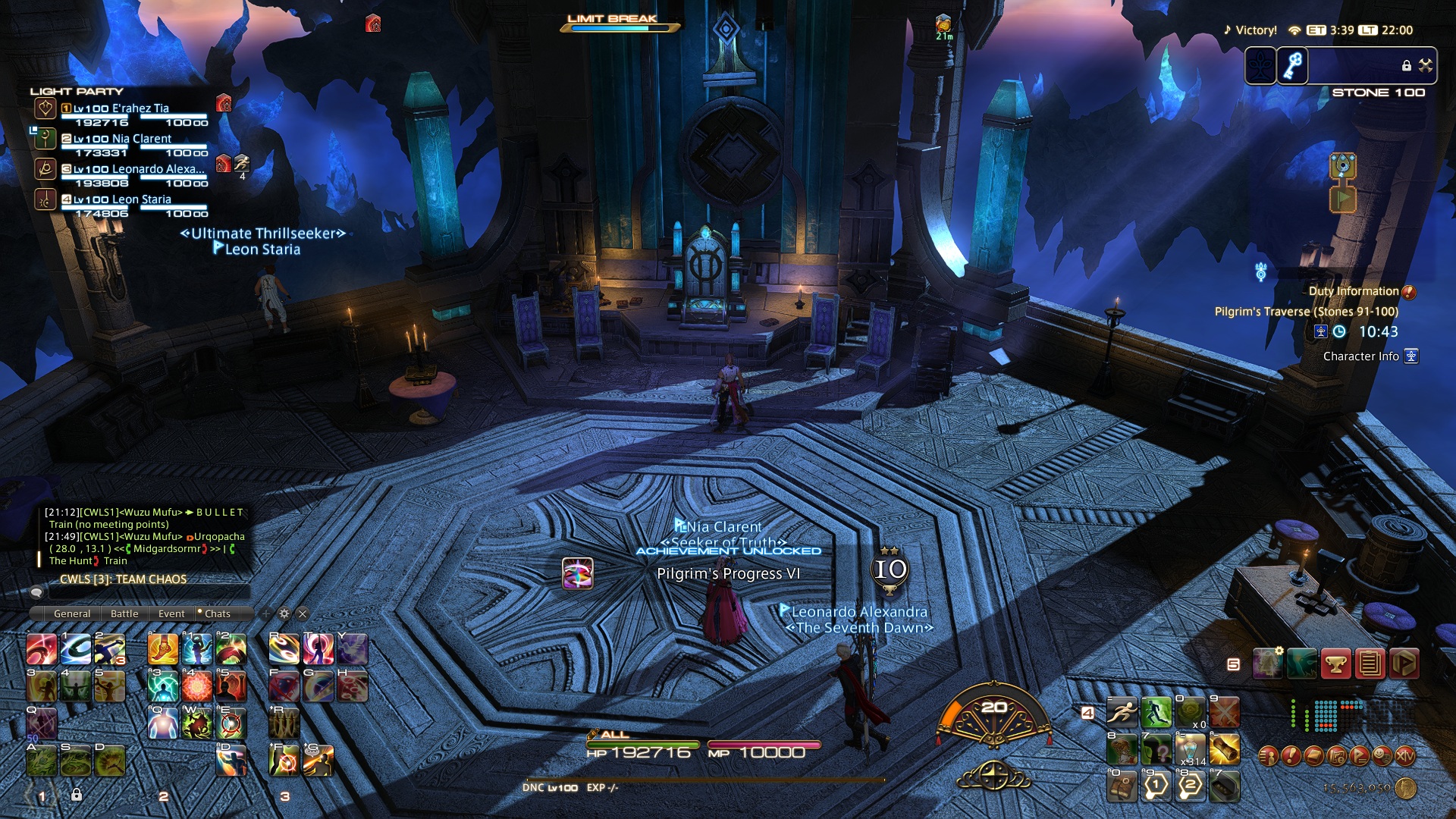1456x819 pixels.
Task: Select the Event chat tab
Action: click(171, 613)
